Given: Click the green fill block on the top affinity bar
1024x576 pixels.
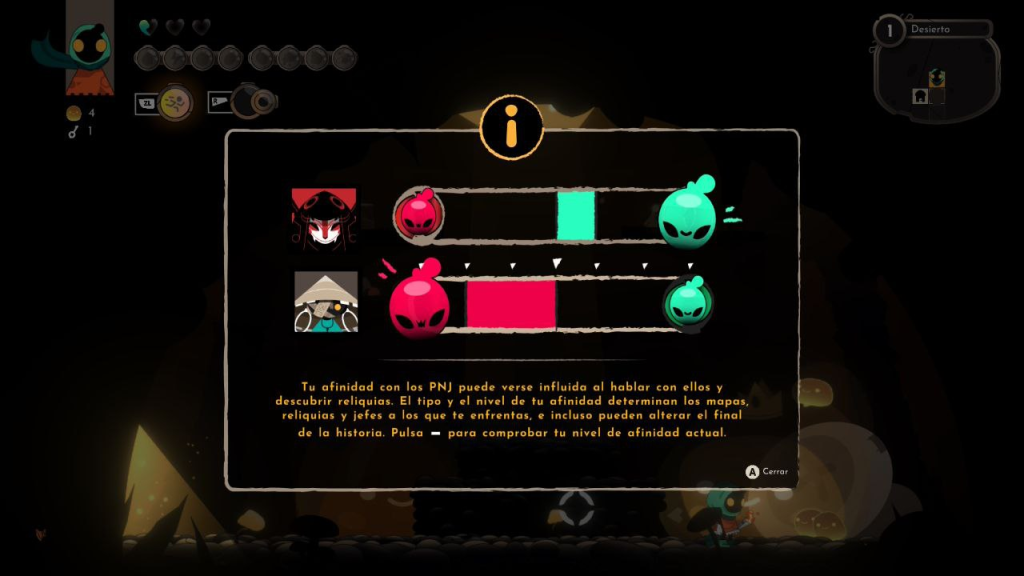Looking at the screenshot, I should click(x=576, y=215).
